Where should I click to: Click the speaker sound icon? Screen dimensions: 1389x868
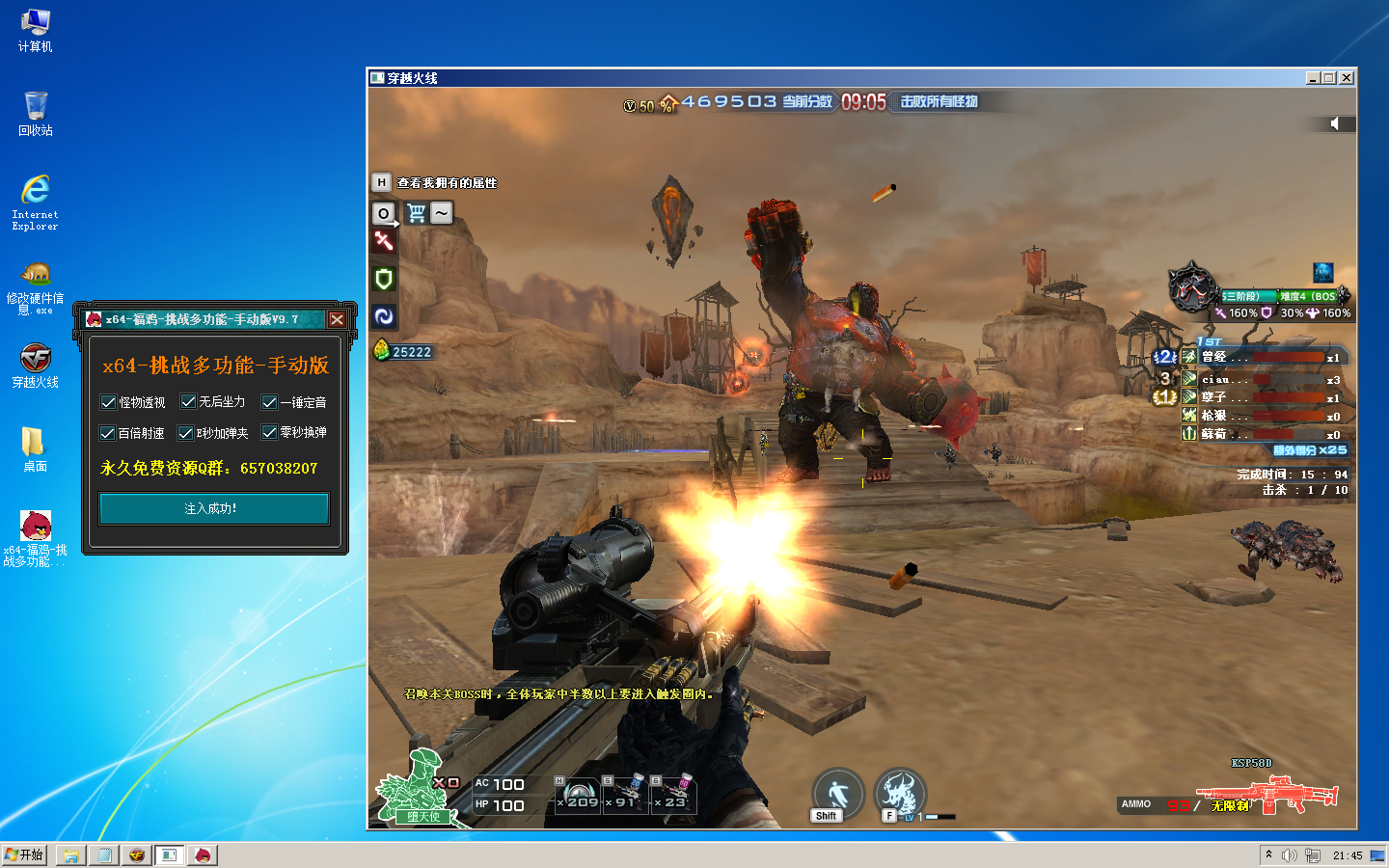(x=1335, y=123)
